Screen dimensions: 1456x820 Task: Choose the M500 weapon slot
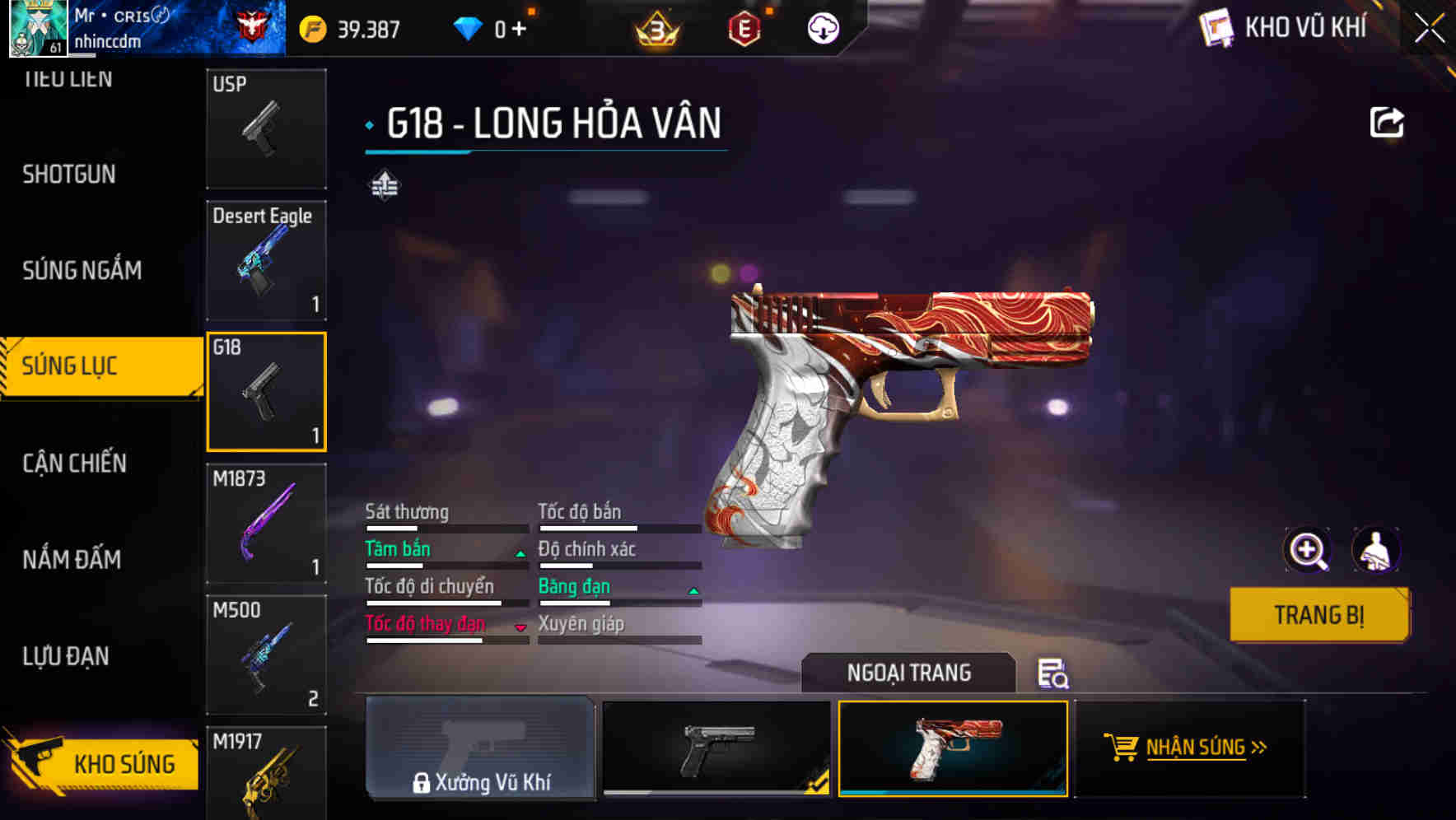(x=266, y=655)
